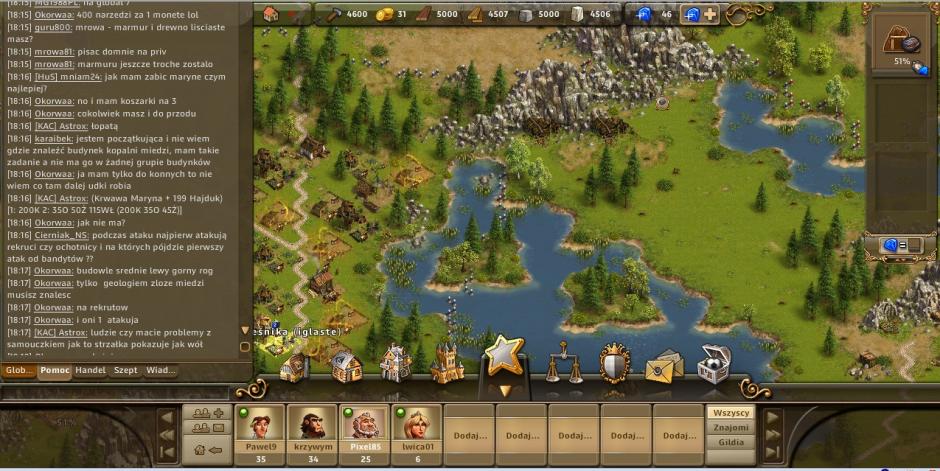Choose friend Pixel85's portrait
This screenshot has height=471, width=940.
click(x=365, y=424)
